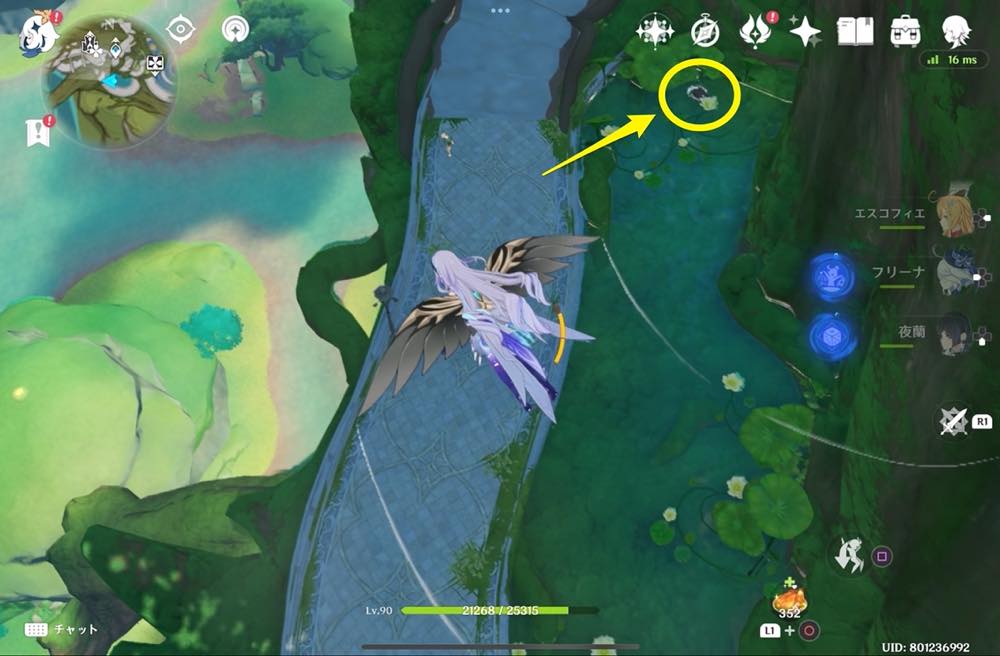1000x656 pixels.
Task: Open the Inventory backpack
Action: (906, 31)
